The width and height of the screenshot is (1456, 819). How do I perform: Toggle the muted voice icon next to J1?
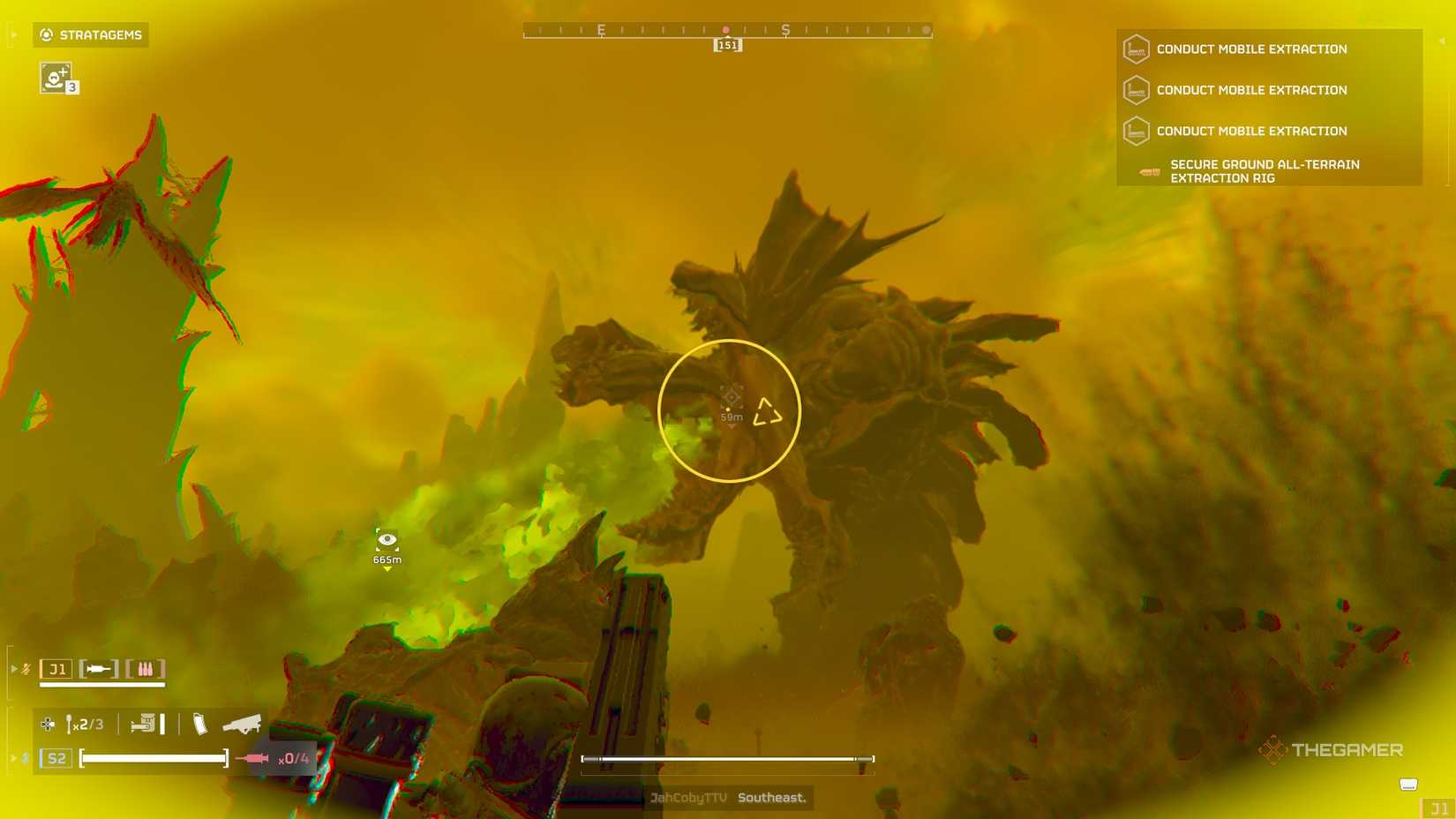pos(25,669)
